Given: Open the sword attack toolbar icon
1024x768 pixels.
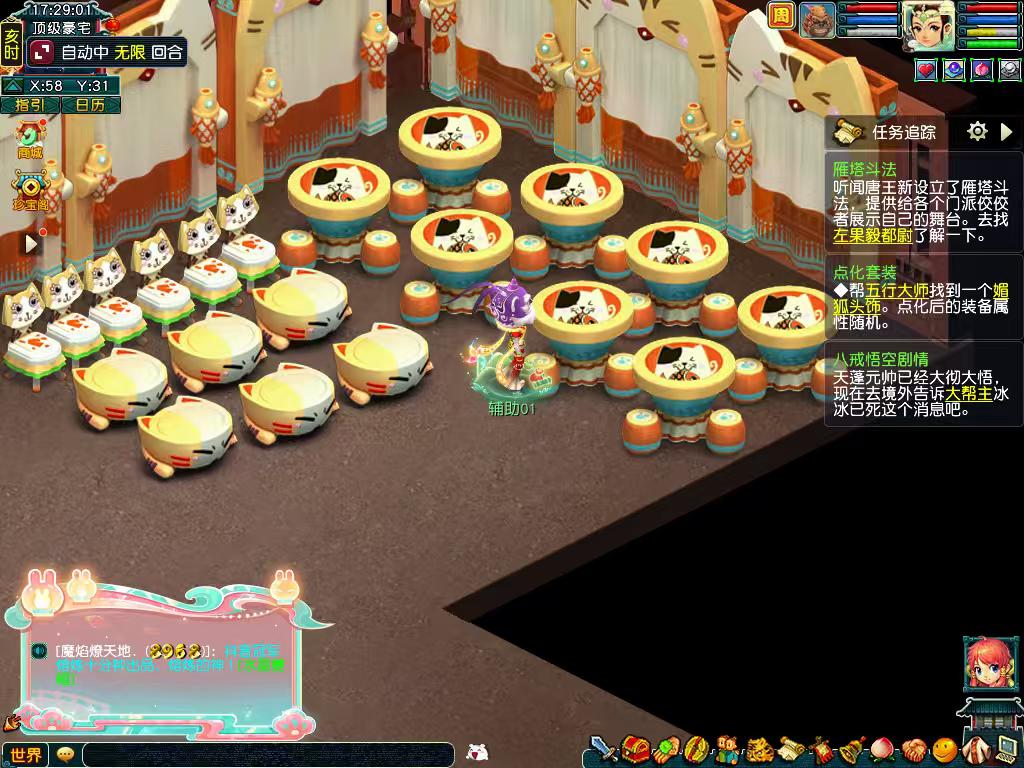Looking at the screenshot, I should pyautogui.click(x=603, y=749).
